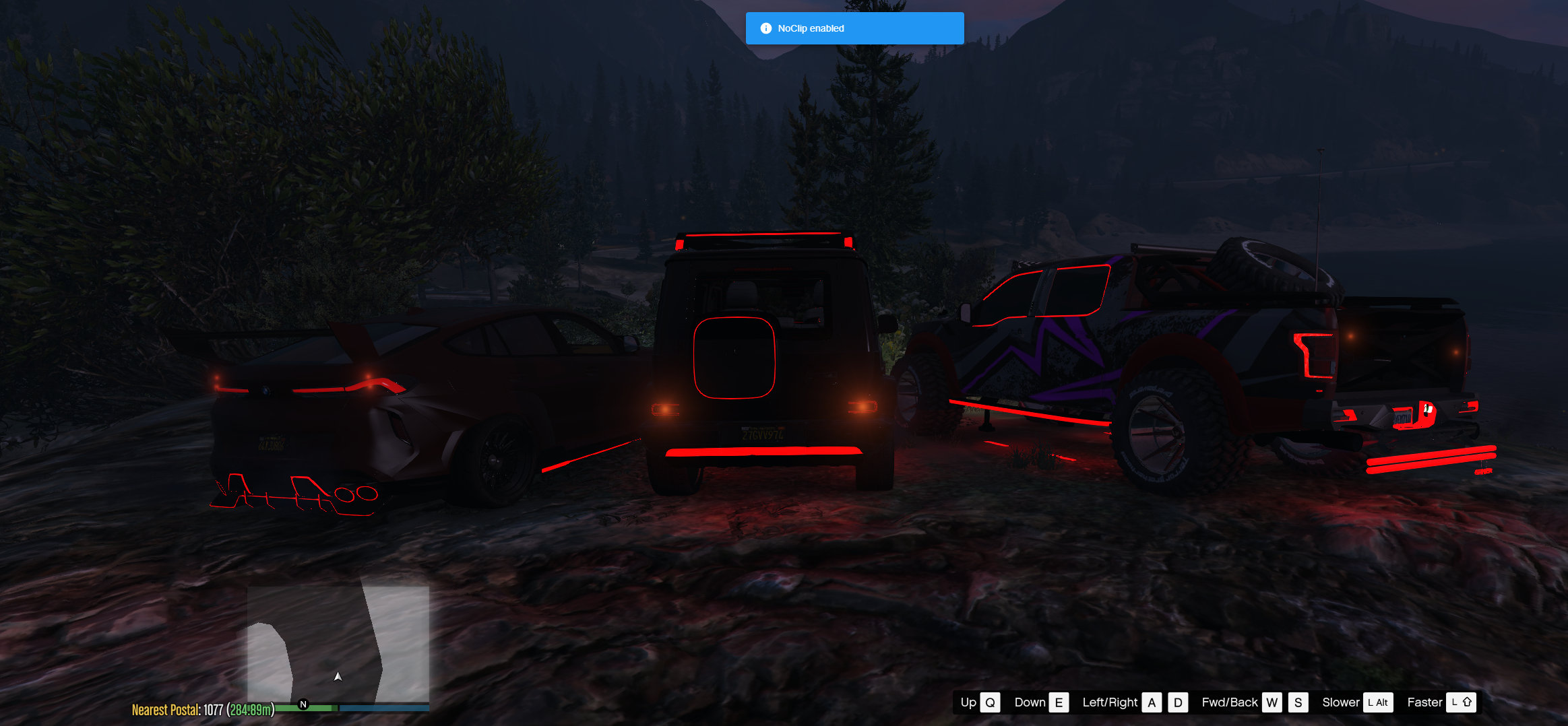Select the S key icon for backward movement
The width and height of the screenshot is (1568, 726).
1298,702
